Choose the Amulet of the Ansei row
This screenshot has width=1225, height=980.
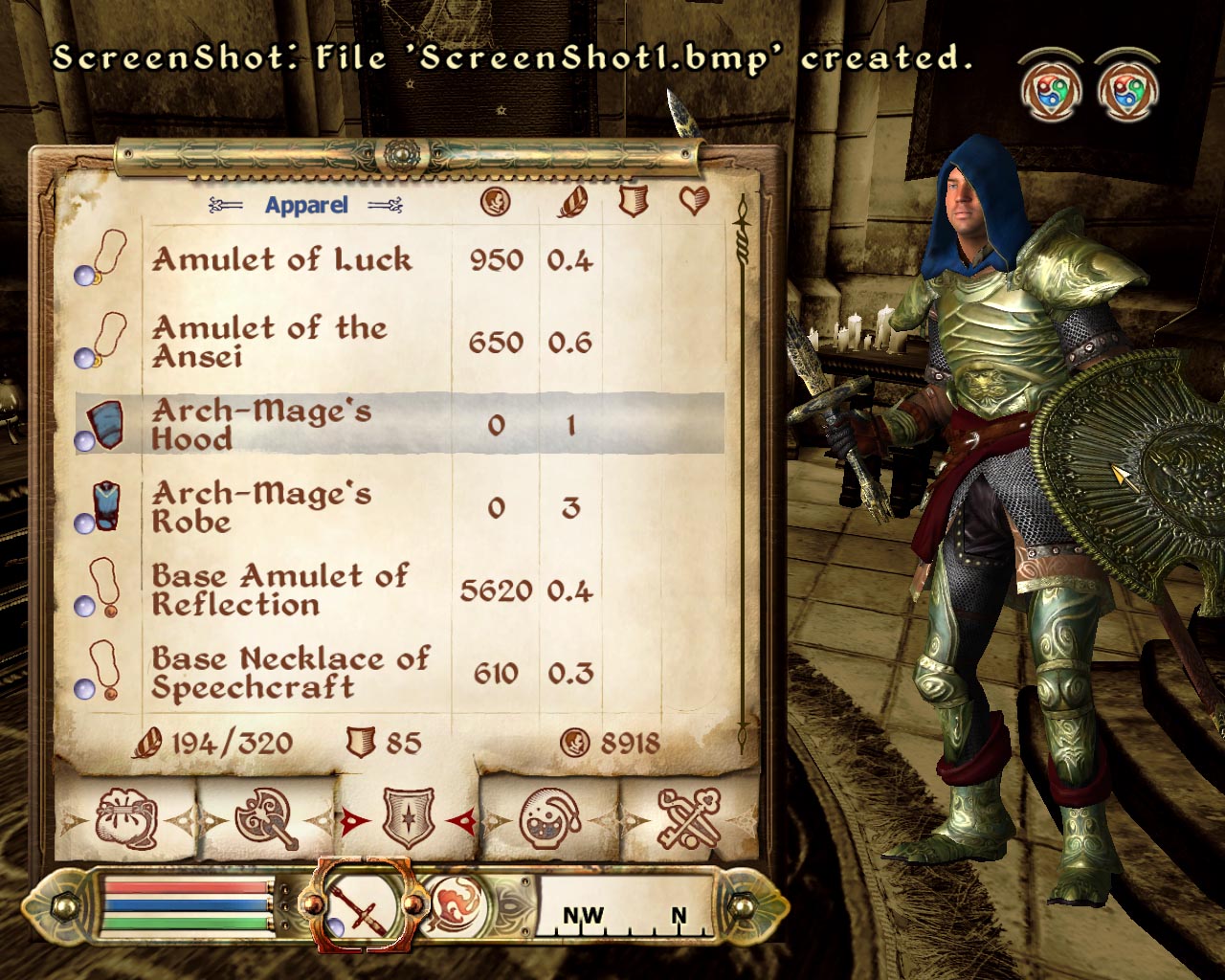270,342
